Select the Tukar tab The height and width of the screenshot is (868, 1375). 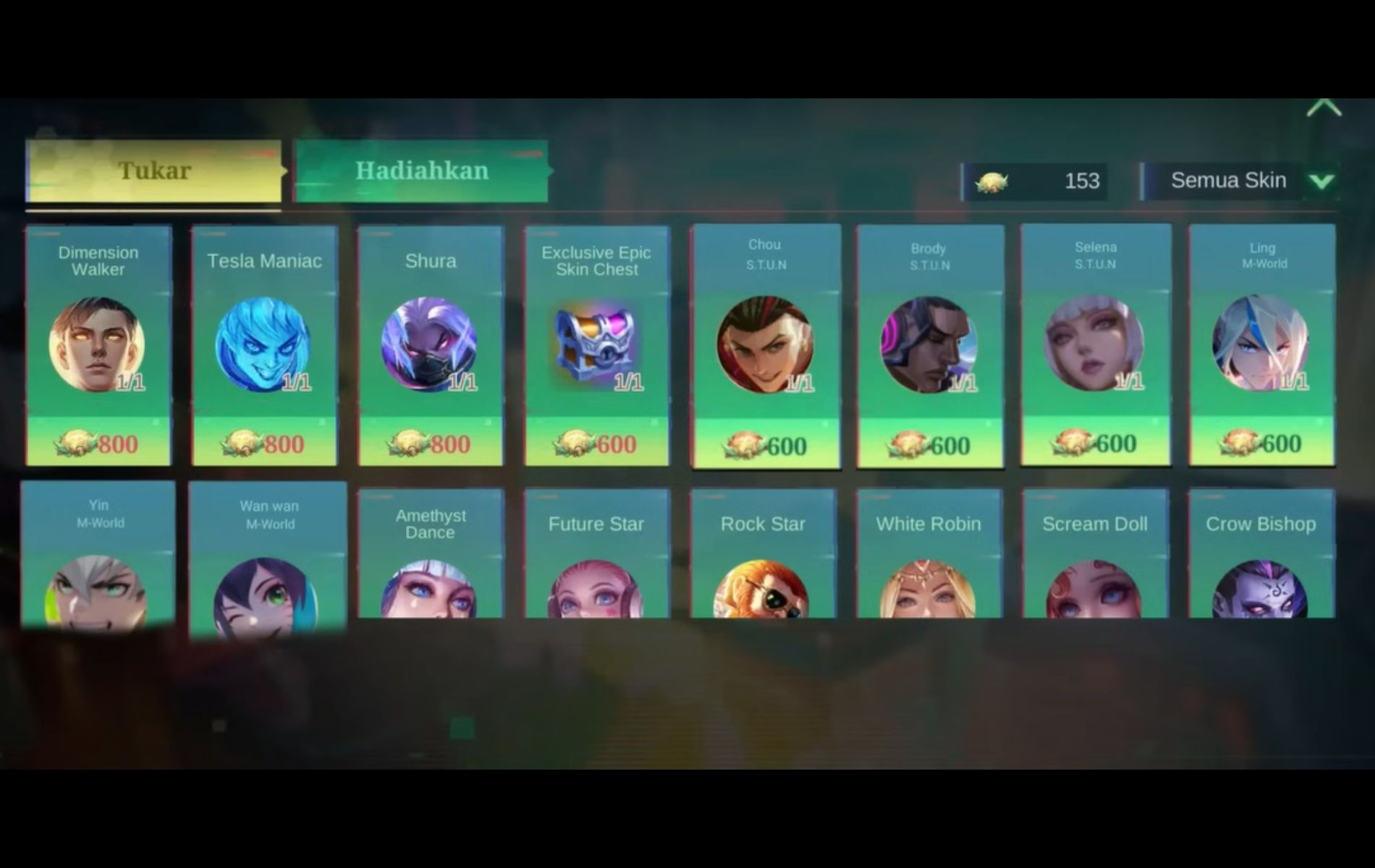[154, 171]
